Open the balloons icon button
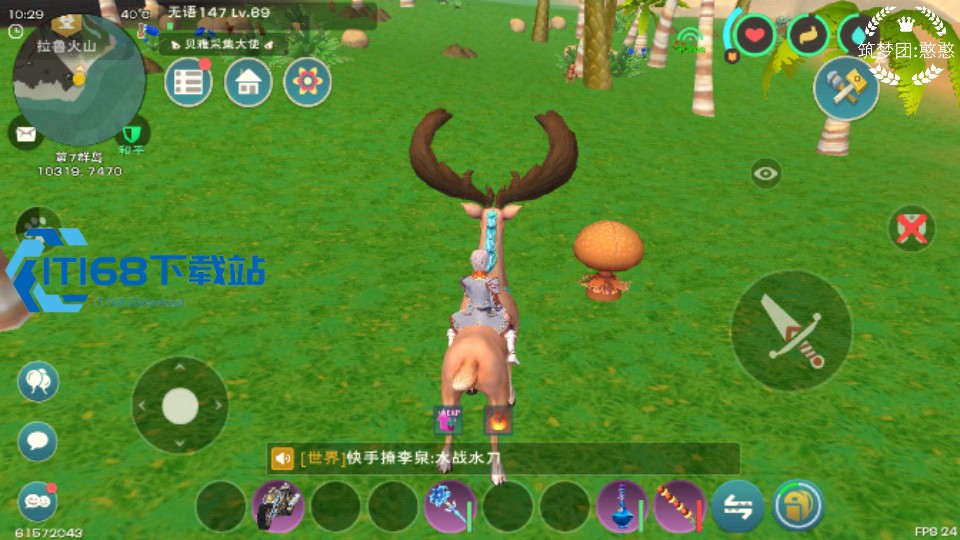 [x=38, y=381]
